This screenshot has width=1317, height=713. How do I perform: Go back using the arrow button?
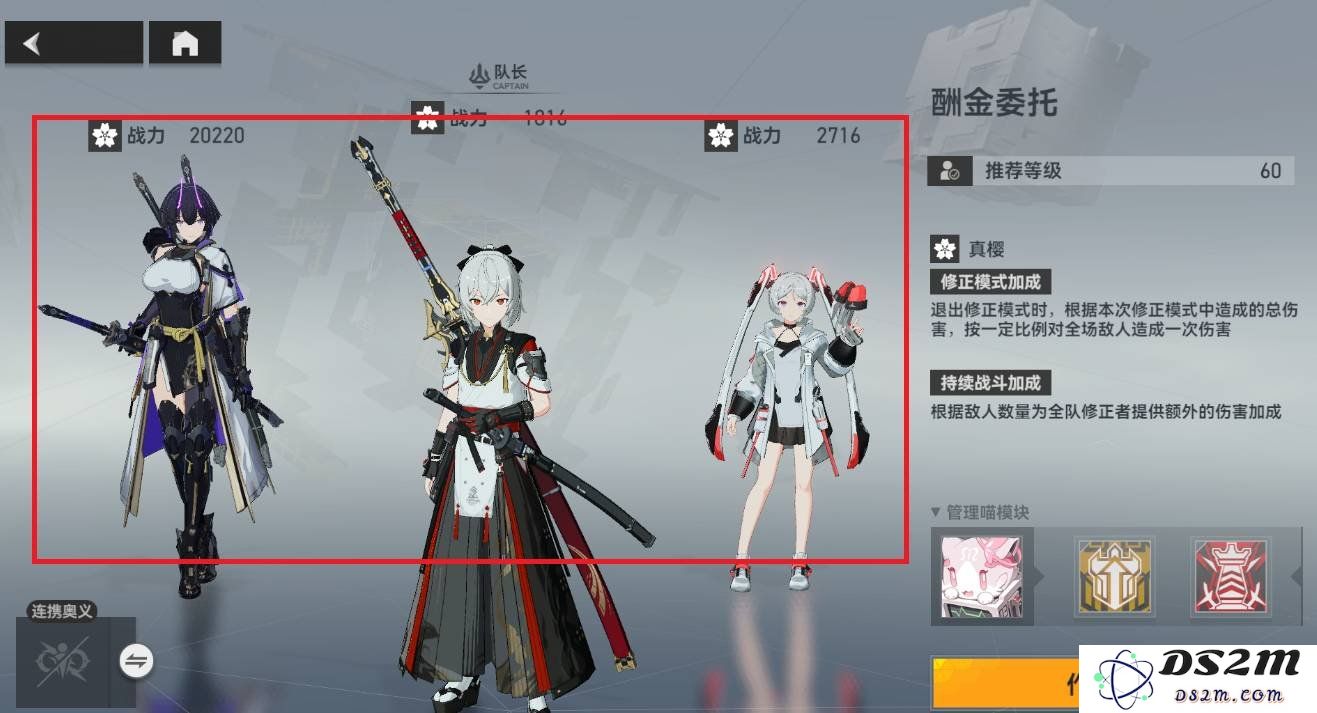(73, 44)
